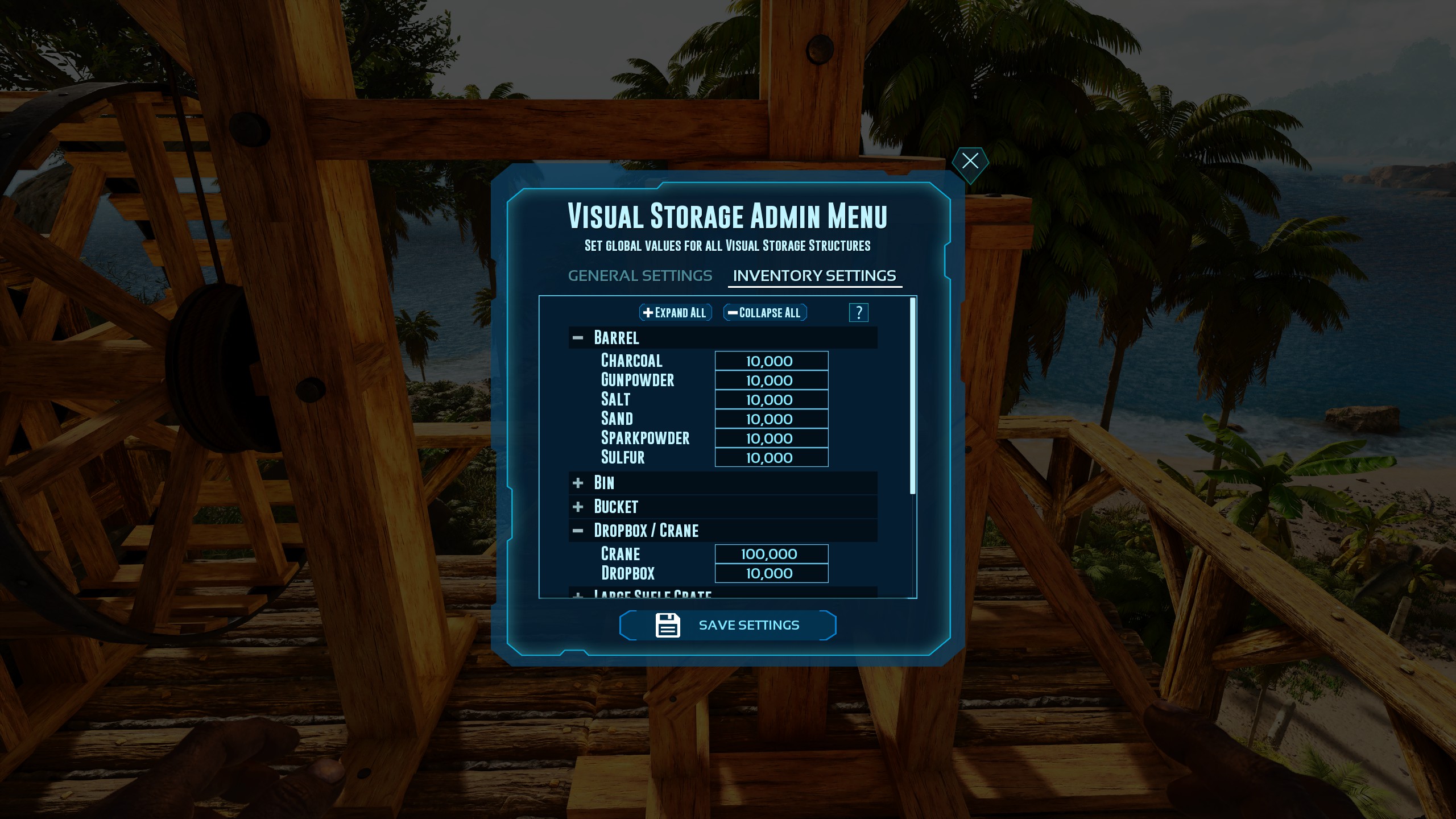Click the Collapse All button
This screenshot has width=1456, height=819.
764,312
